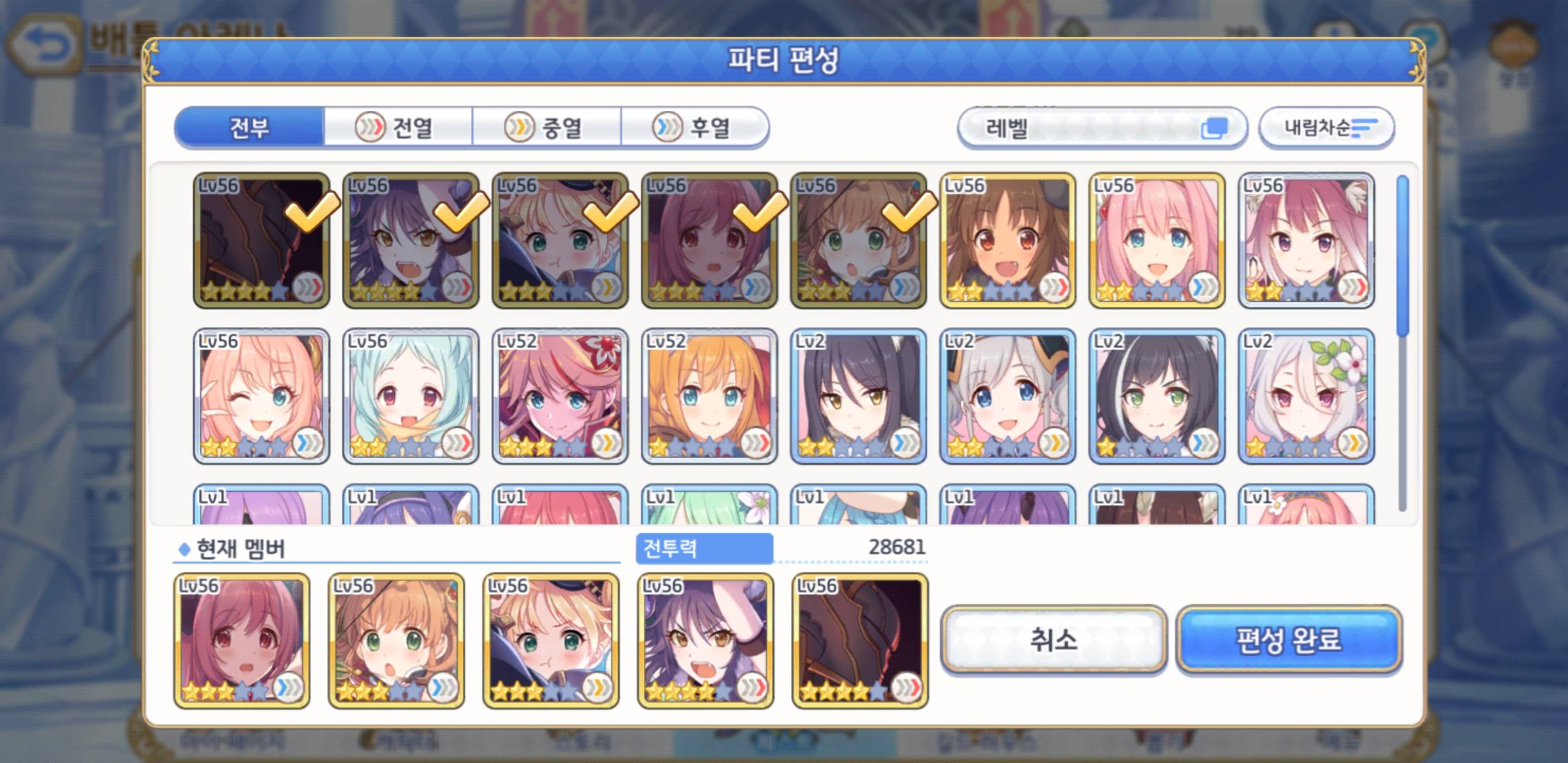Image resolution: width=1568 pixels, height=763 pixels.
Task: Remove the red-haired girl from current members
Action: point(242,641)
